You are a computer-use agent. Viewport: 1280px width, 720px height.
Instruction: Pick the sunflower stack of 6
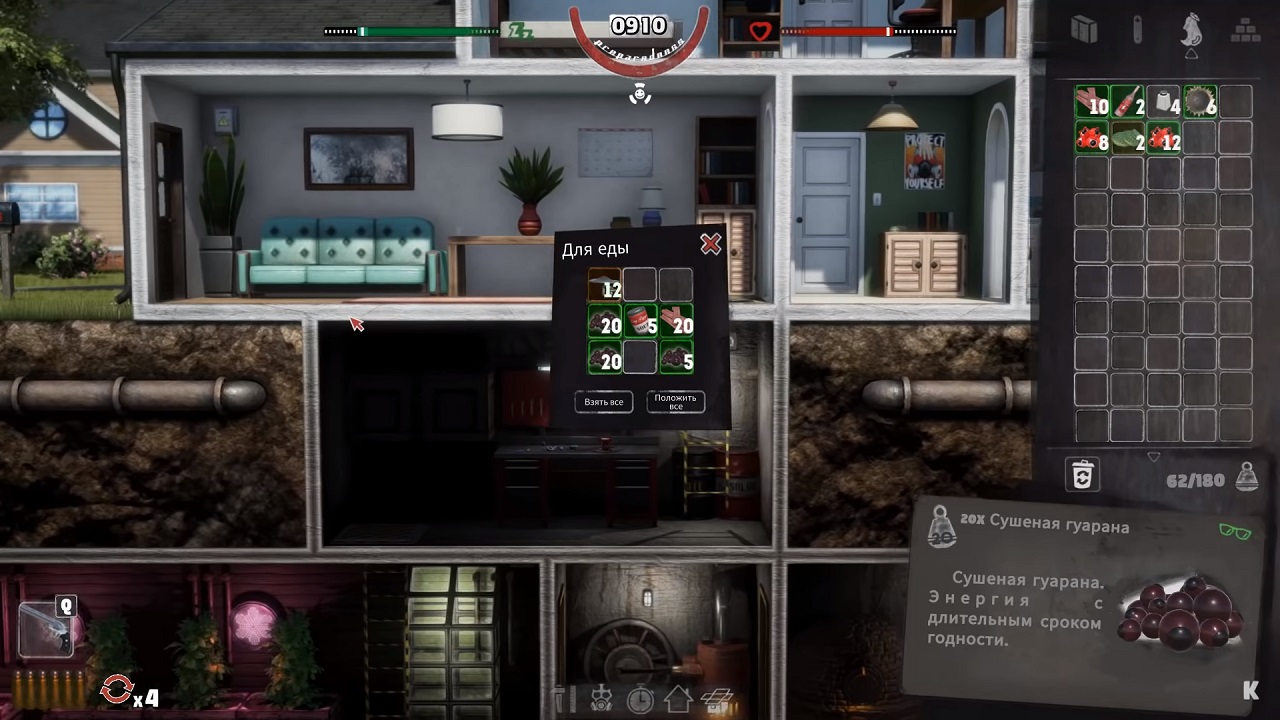coord(1199,102)
